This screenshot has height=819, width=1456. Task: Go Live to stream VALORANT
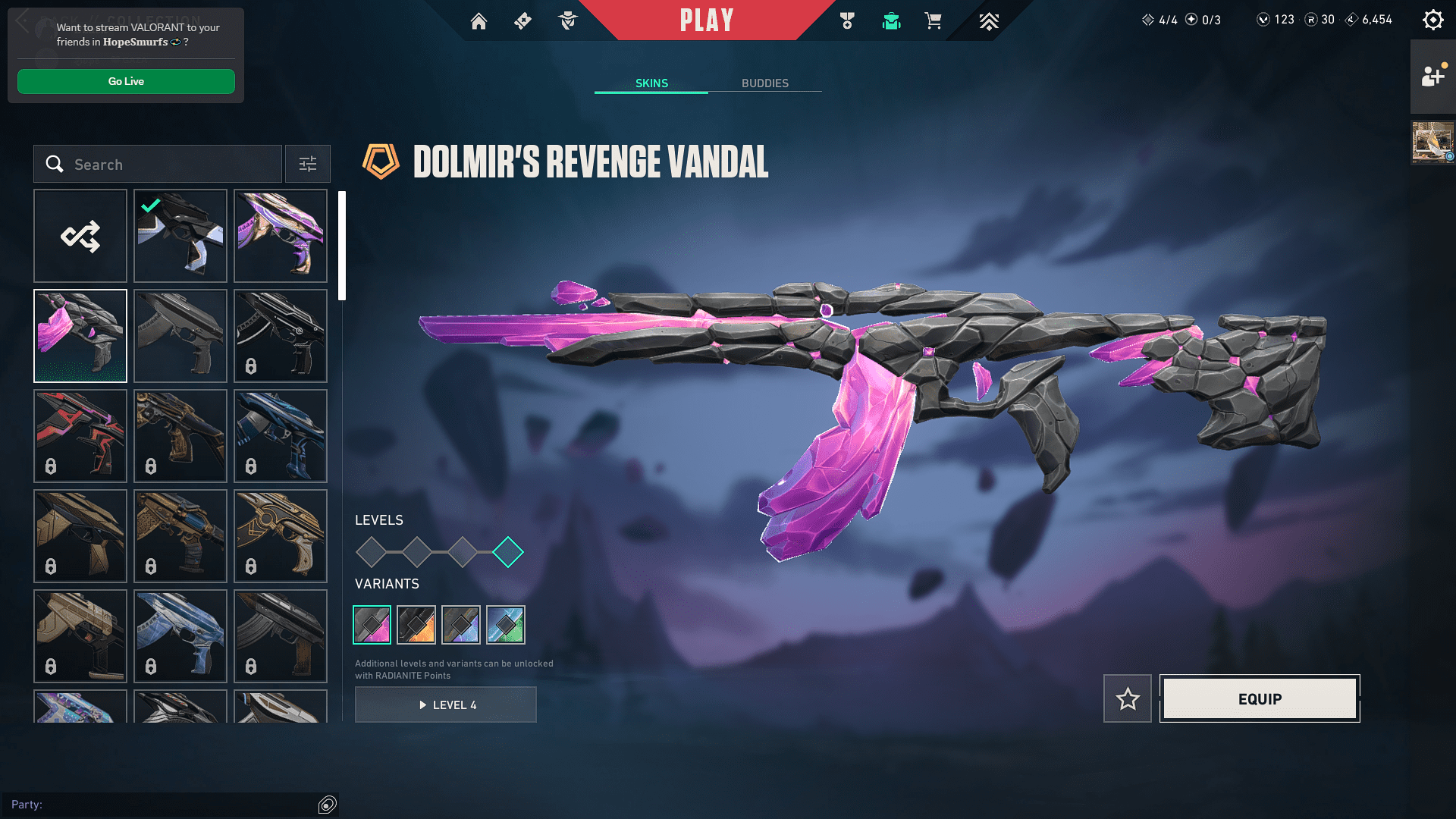pos(126,81)
